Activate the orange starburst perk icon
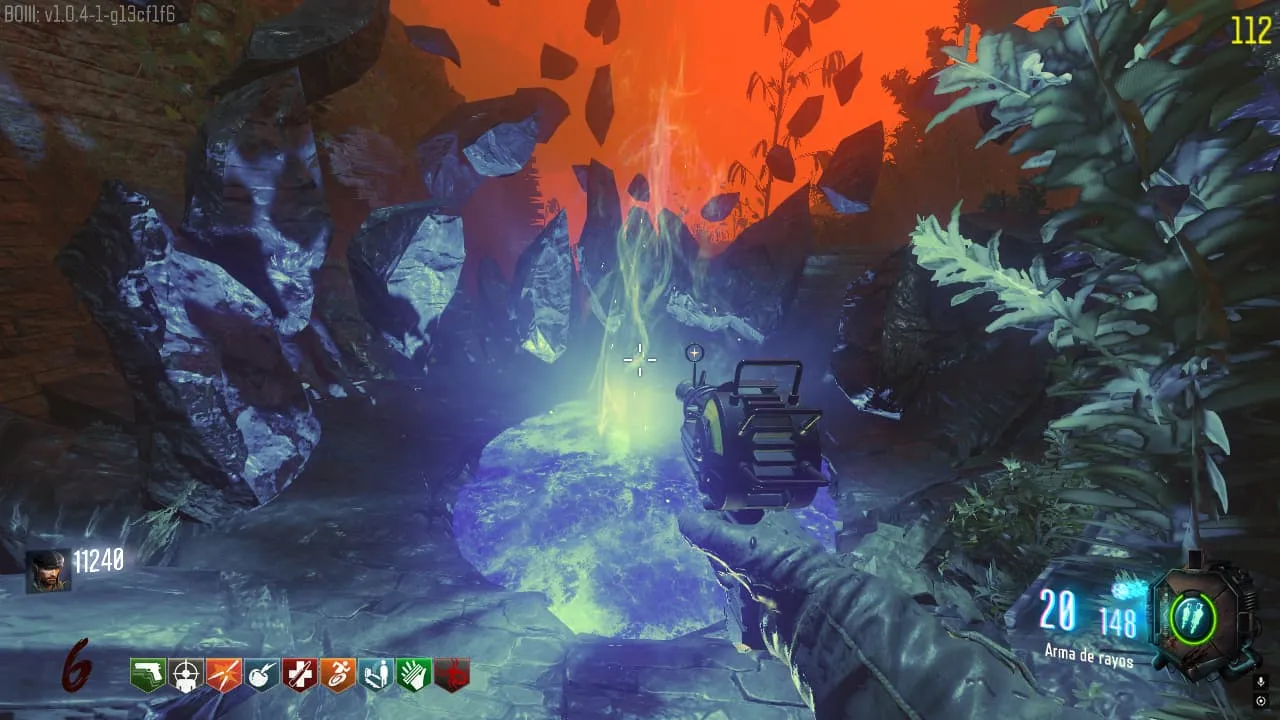 click(x=223, y=675)
